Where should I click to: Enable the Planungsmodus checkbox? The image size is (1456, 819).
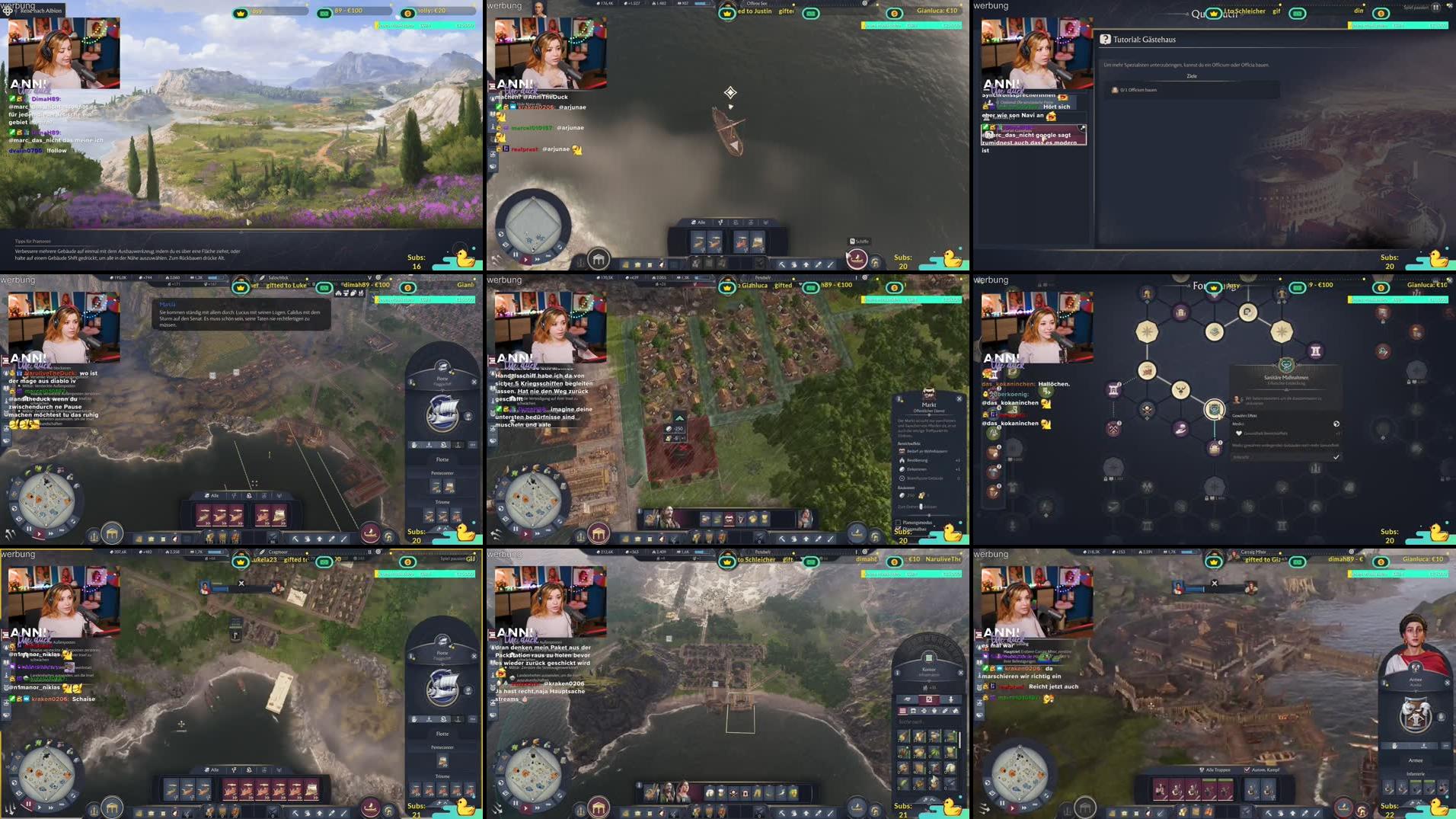click(898, 523)
